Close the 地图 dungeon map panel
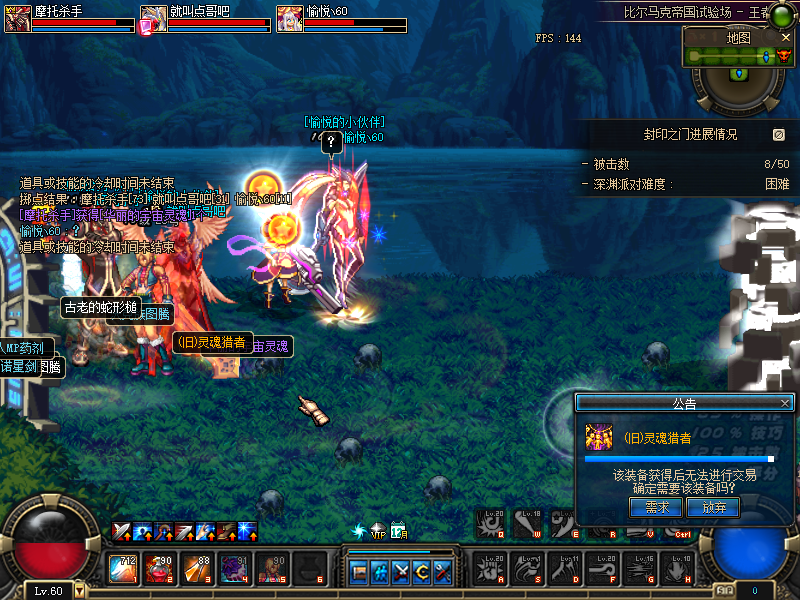The width and height of the screenshot is (800, 600). [x=786, y=37]
